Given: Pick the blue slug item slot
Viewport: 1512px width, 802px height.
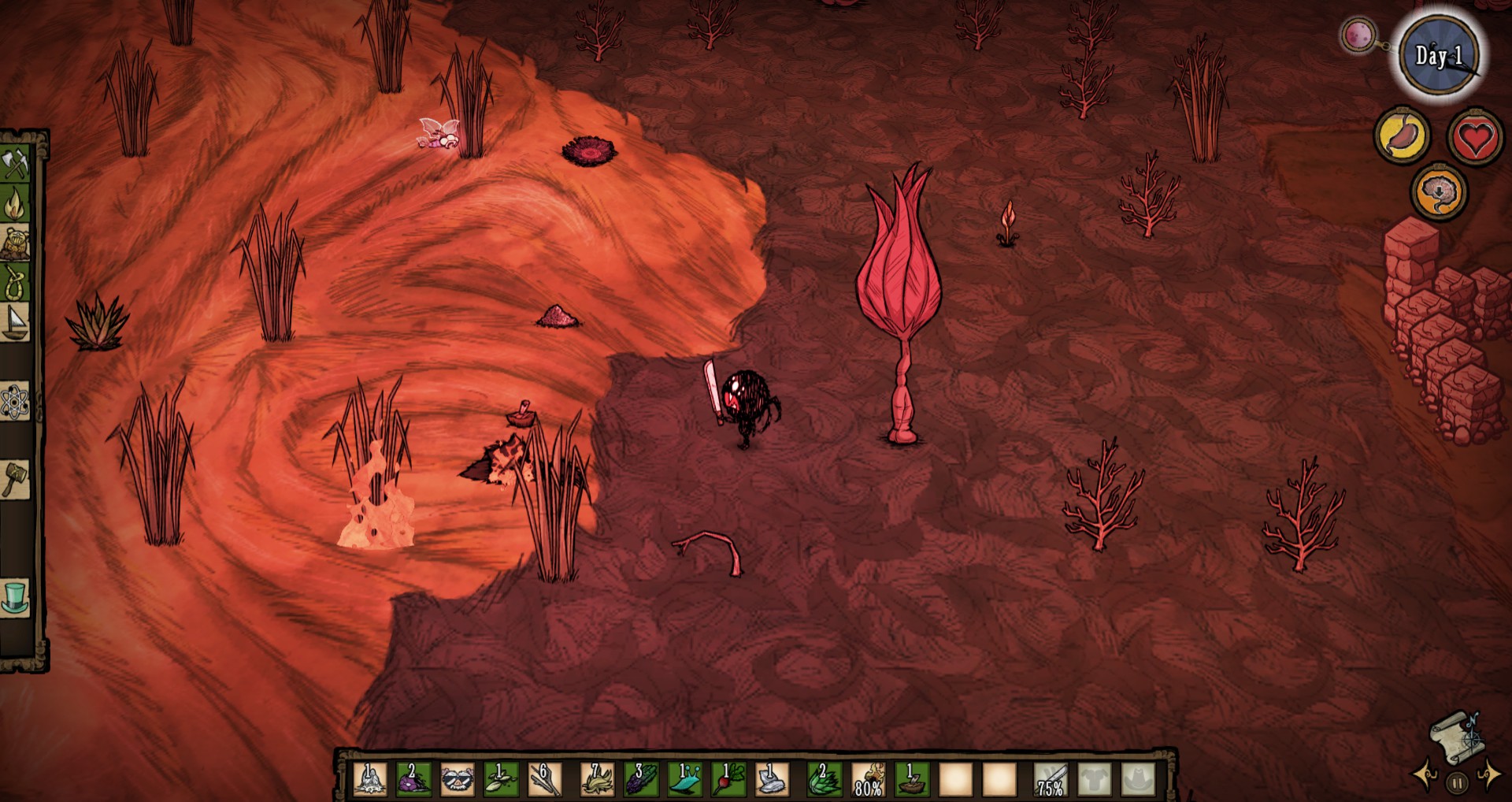Looking at the screenshot, I should 684,779.
